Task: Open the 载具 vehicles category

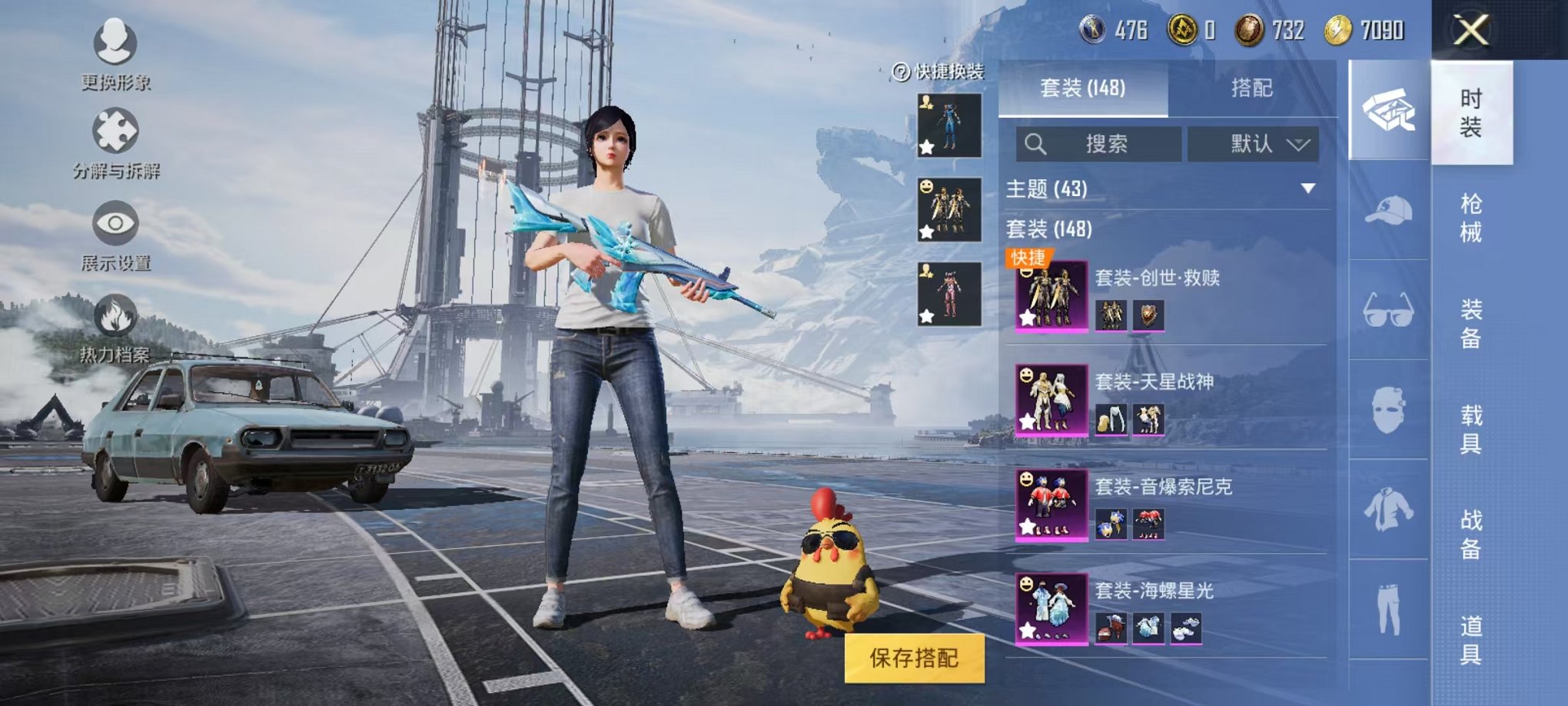Action: click(x=1471, y=429)
